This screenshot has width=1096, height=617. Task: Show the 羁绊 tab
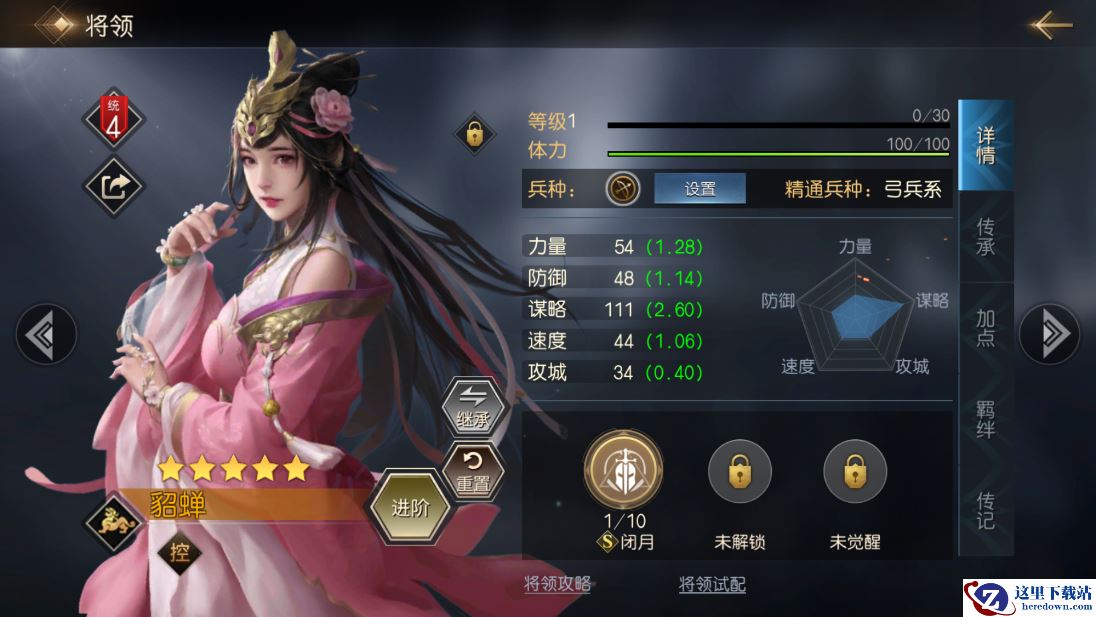point(985,419)
